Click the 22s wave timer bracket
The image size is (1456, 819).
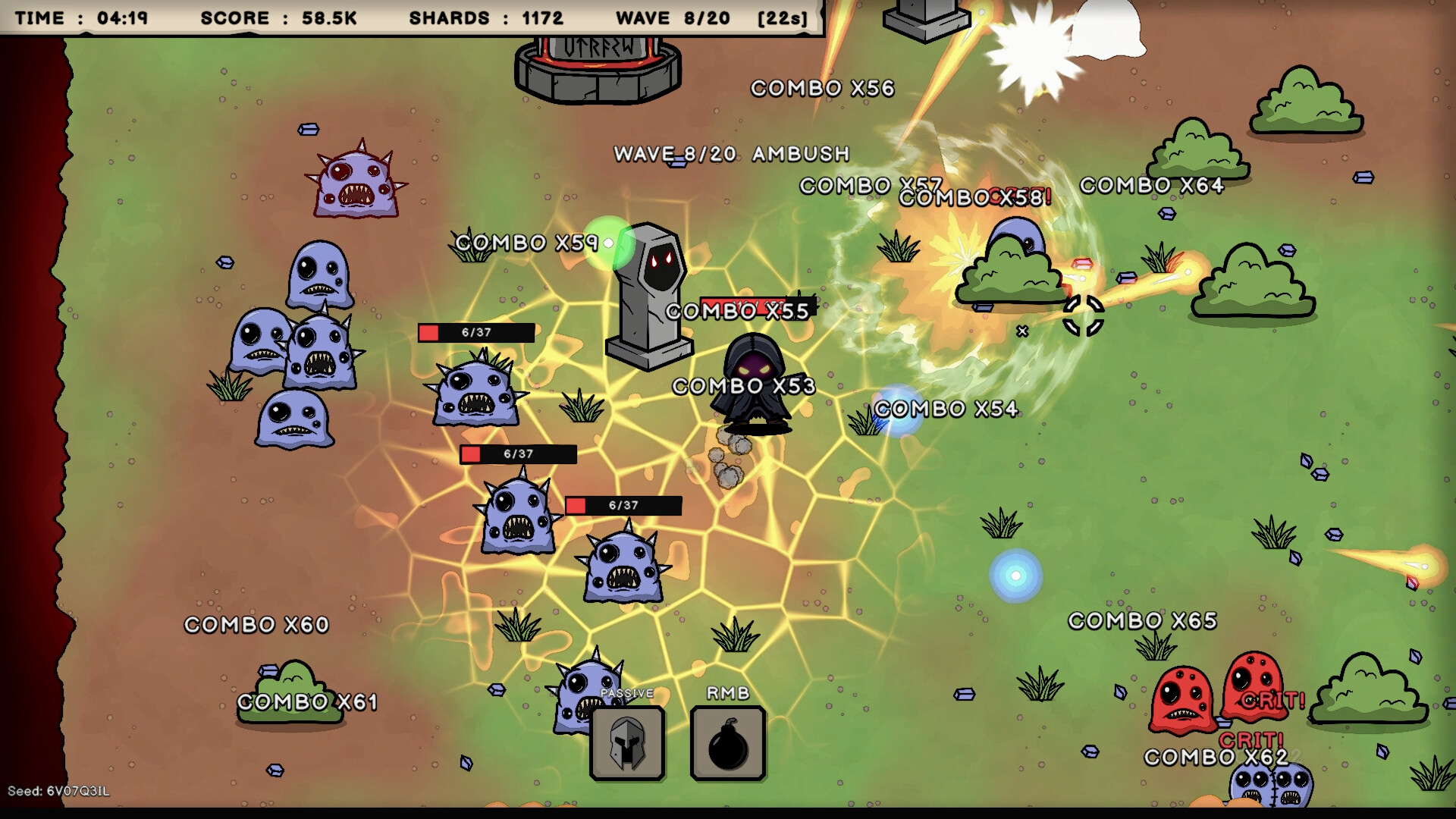pyautogui.click(x=785, y=17)
